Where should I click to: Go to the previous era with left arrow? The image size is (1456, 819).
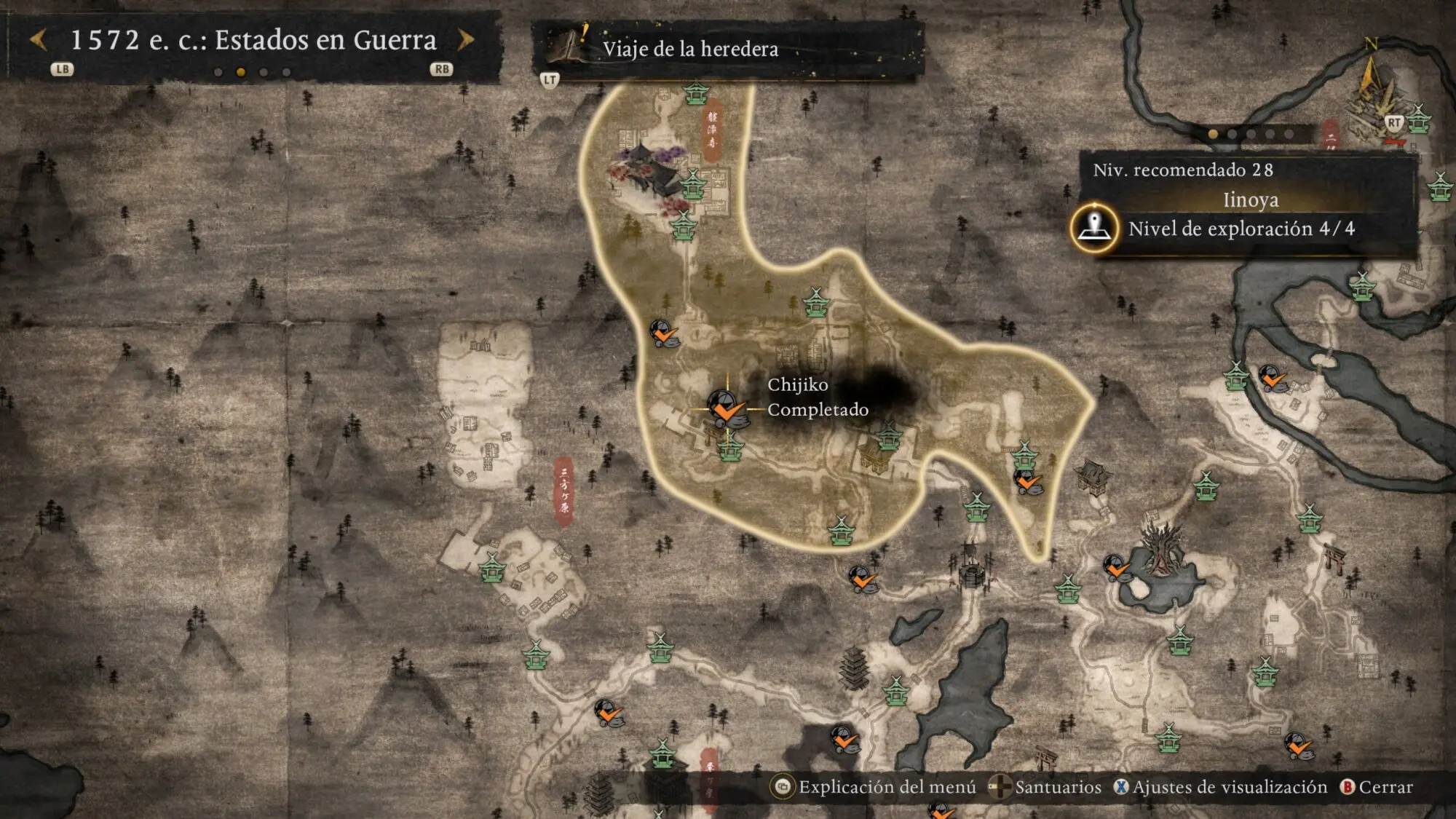39,40
